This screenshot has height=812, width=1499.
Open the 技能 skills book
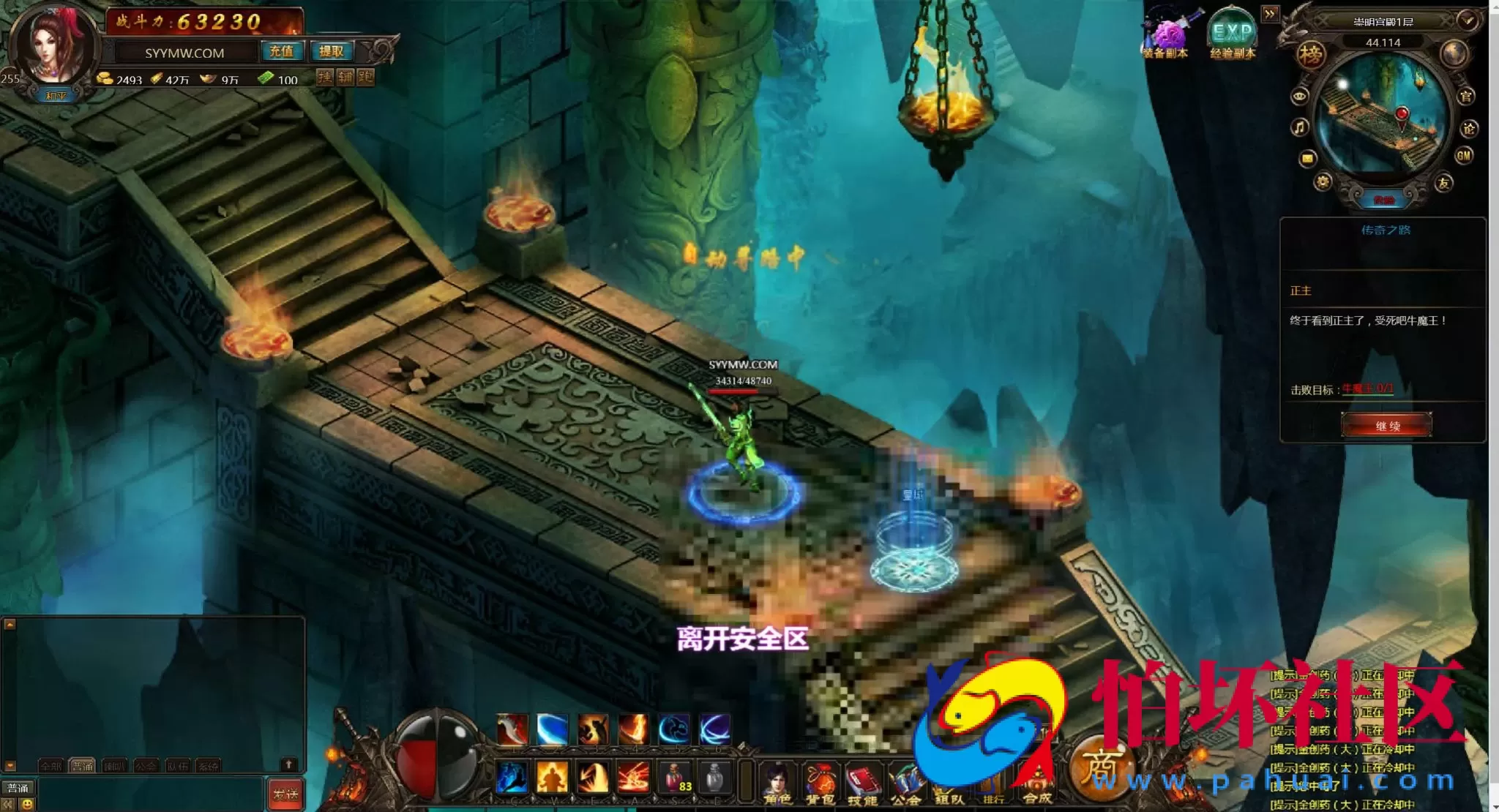tap(863, 784)
